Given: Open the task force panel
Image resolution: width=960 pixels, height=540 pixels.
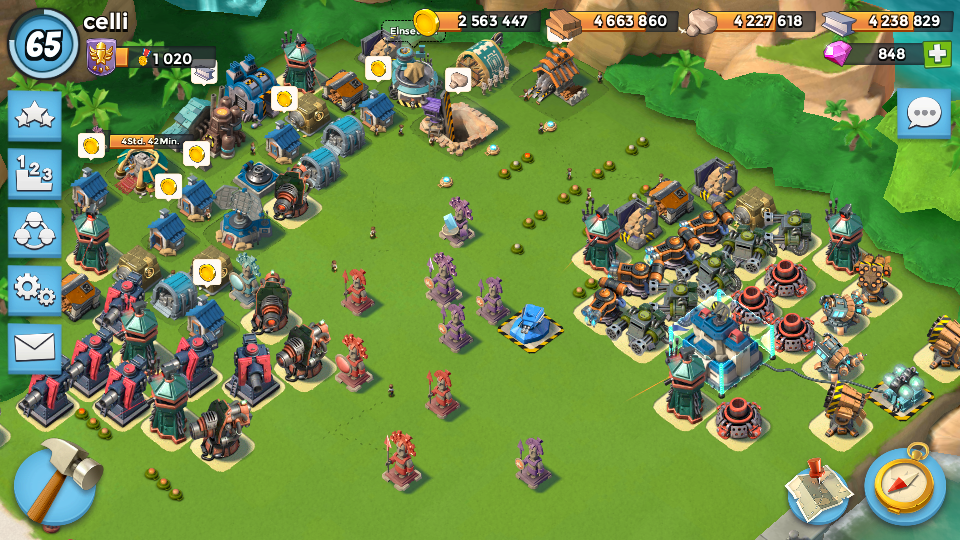Looking at the screenshot, I should pos(35,232).
